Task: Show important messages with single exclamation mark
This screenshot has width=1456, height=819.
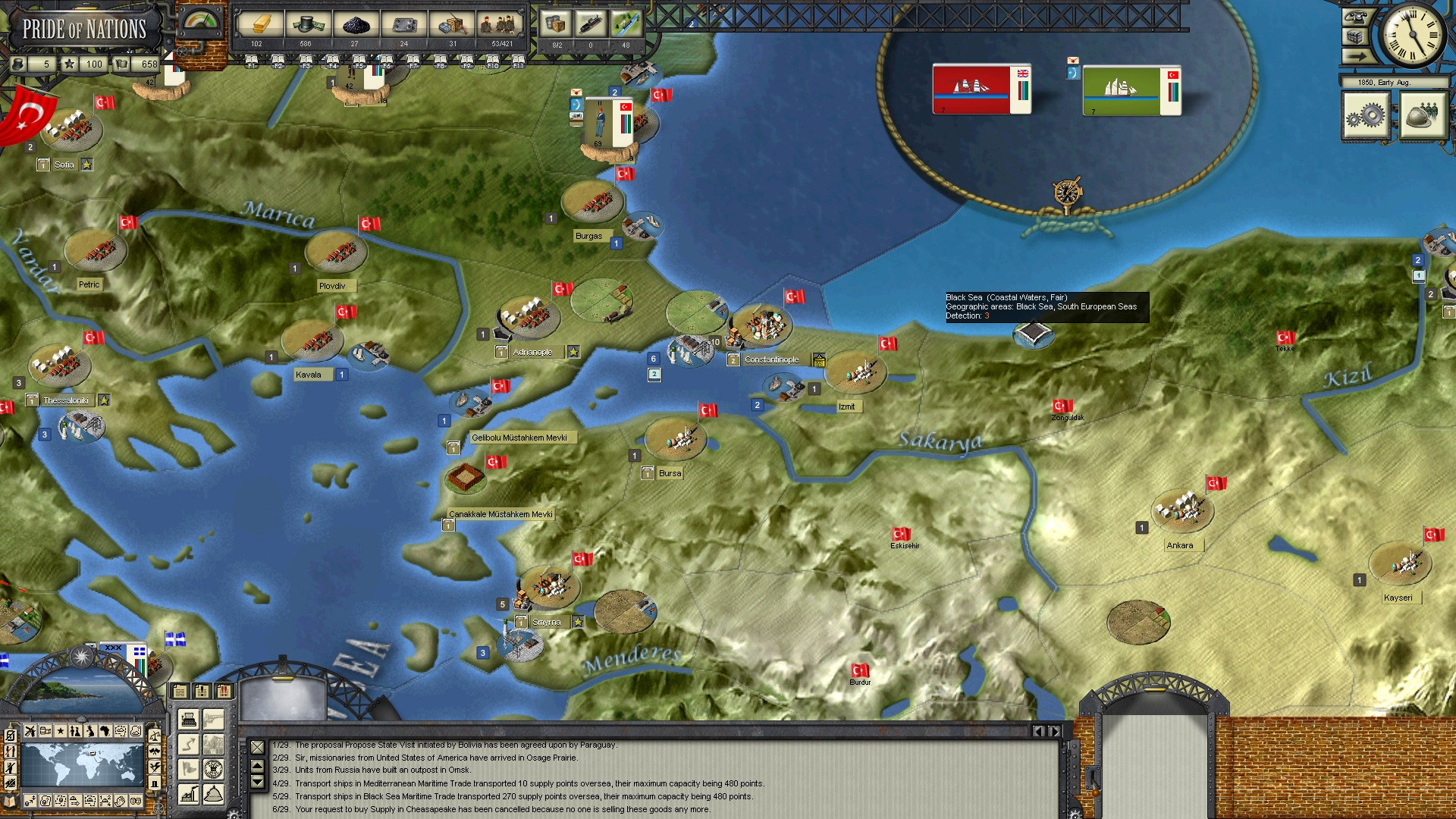Action: pyautogui.click(x=202, y=692)
